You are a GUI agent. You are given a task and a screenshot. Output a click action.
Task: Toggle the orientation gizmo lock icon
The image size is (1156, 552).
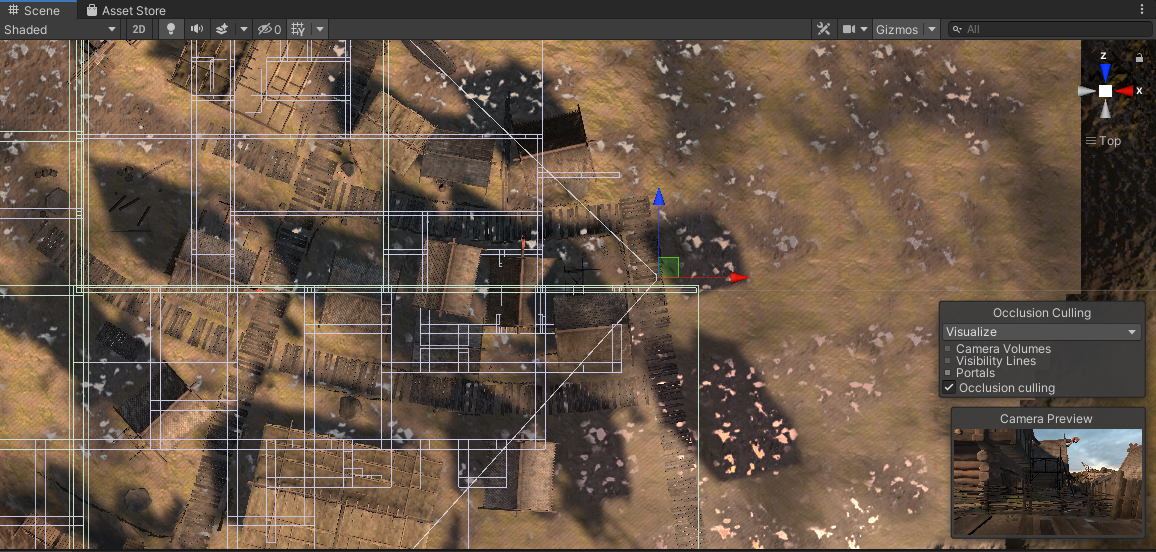click(x=1139, y=57)
